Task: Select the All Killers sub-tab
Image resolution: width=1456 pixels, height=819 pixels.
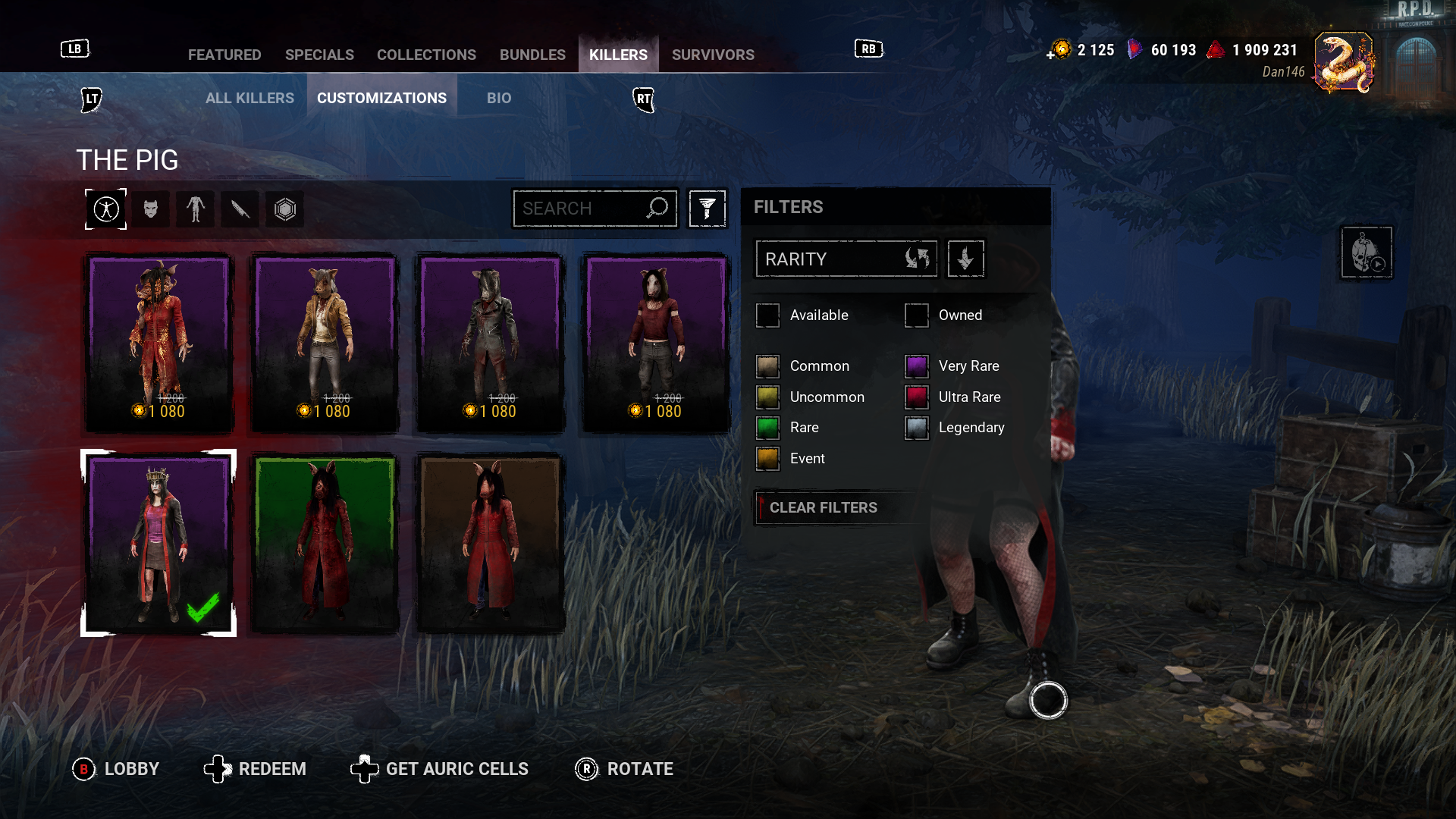Action: (x=249, y=98)
